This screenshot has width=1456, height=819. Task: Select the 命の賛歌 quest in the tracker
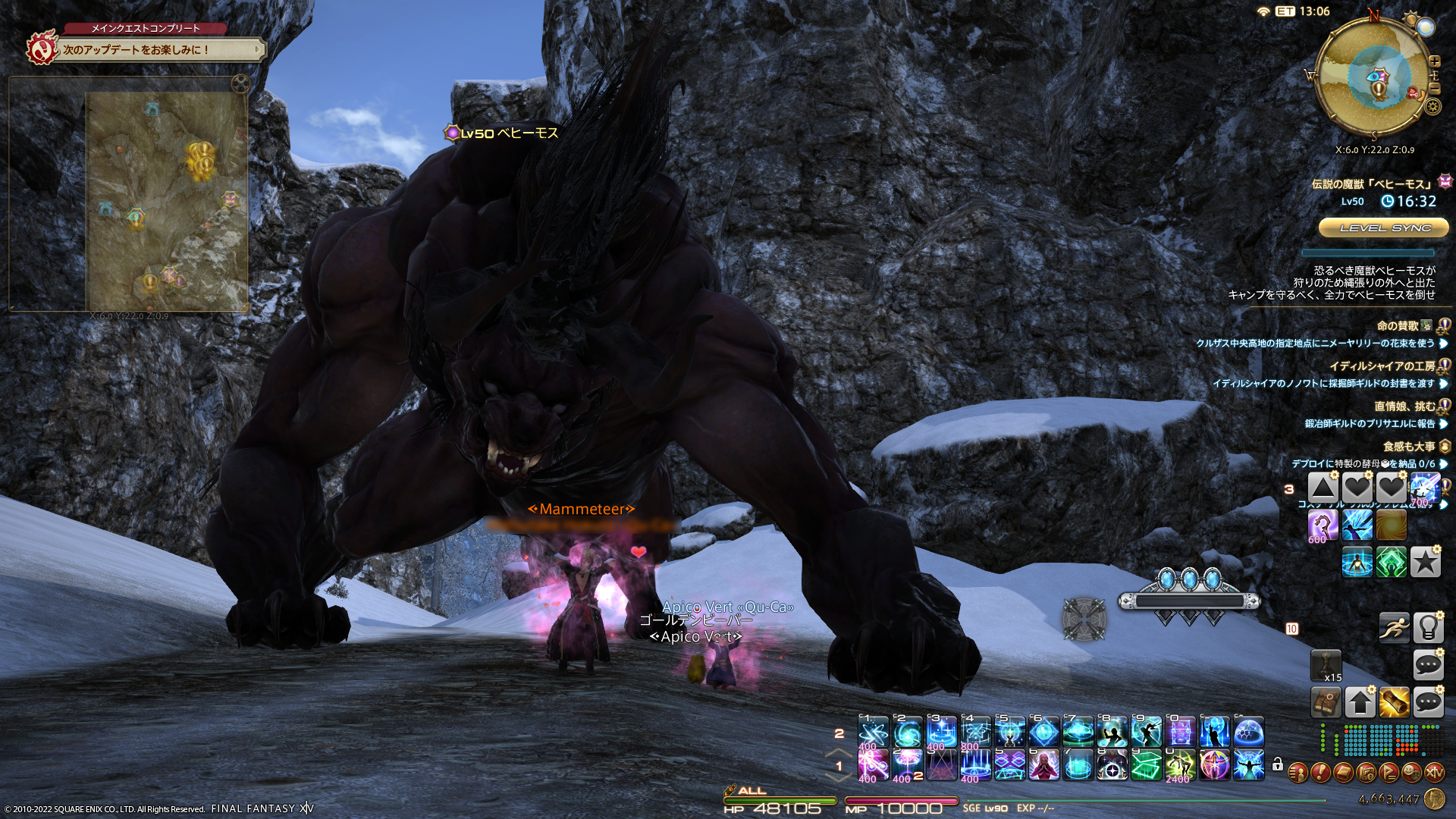tap(1397, 326)
